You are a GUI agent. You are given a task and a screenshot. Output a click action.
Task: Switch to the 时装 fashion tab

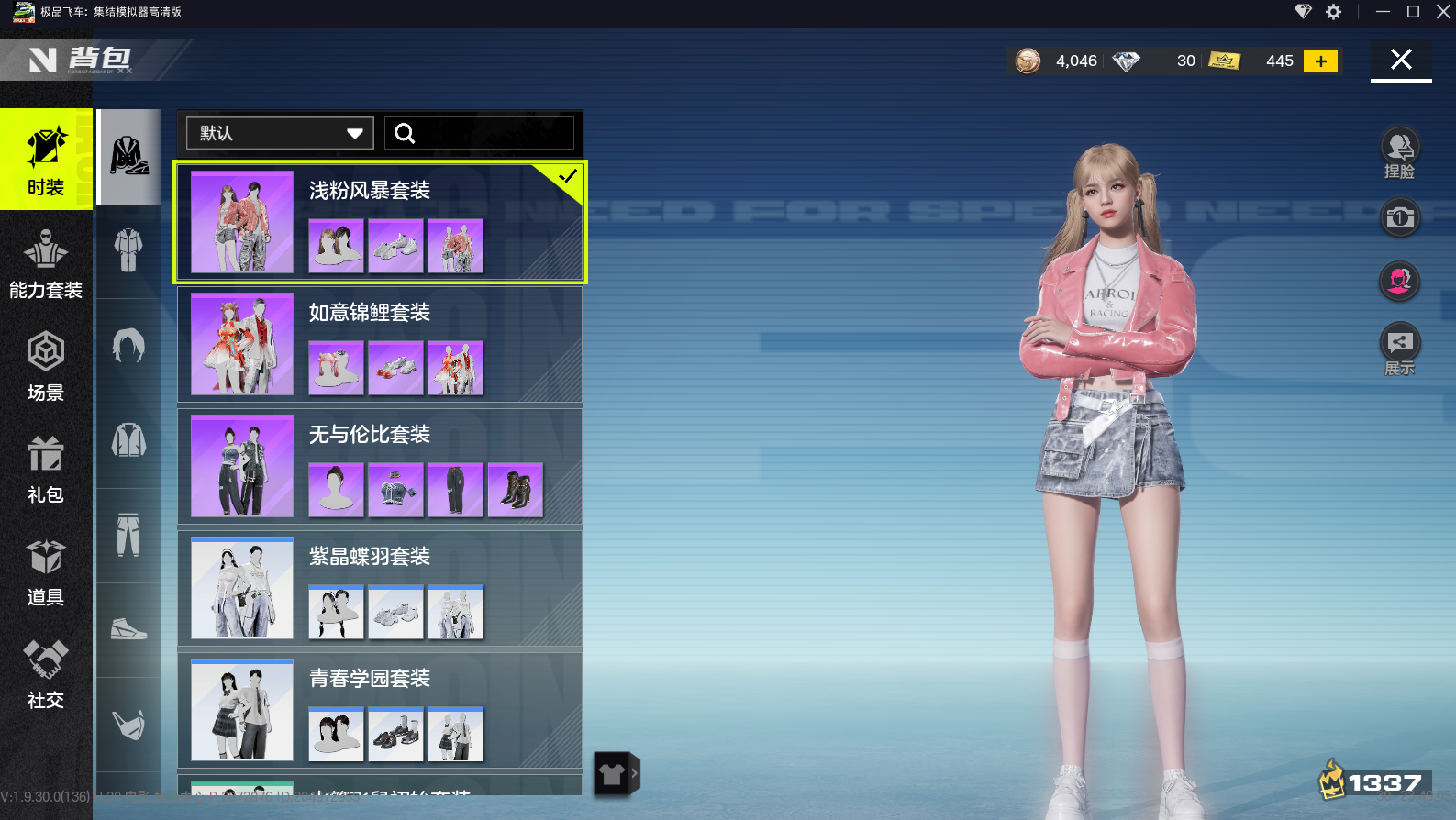[x=46, y=161]
